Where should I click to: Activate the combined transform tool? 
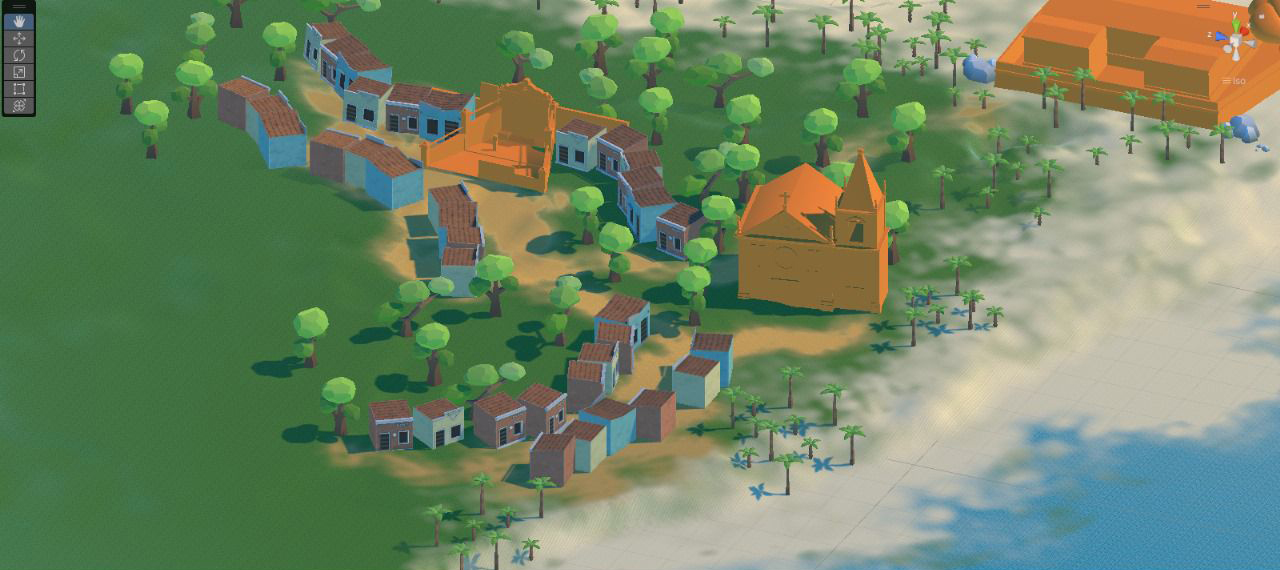click(x=19, y=105)
